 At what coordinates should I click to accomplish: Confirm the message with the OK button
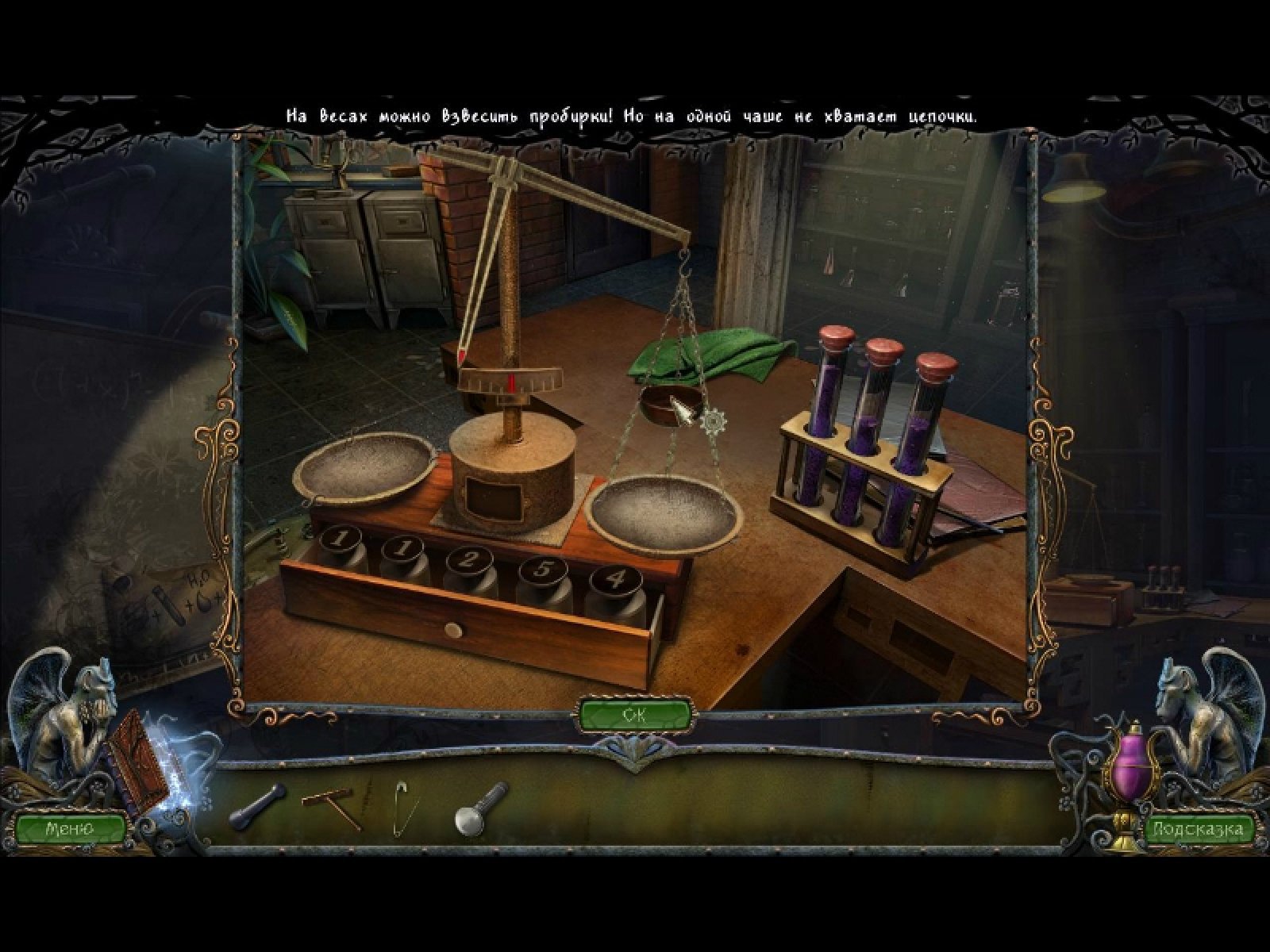[634, 714]
